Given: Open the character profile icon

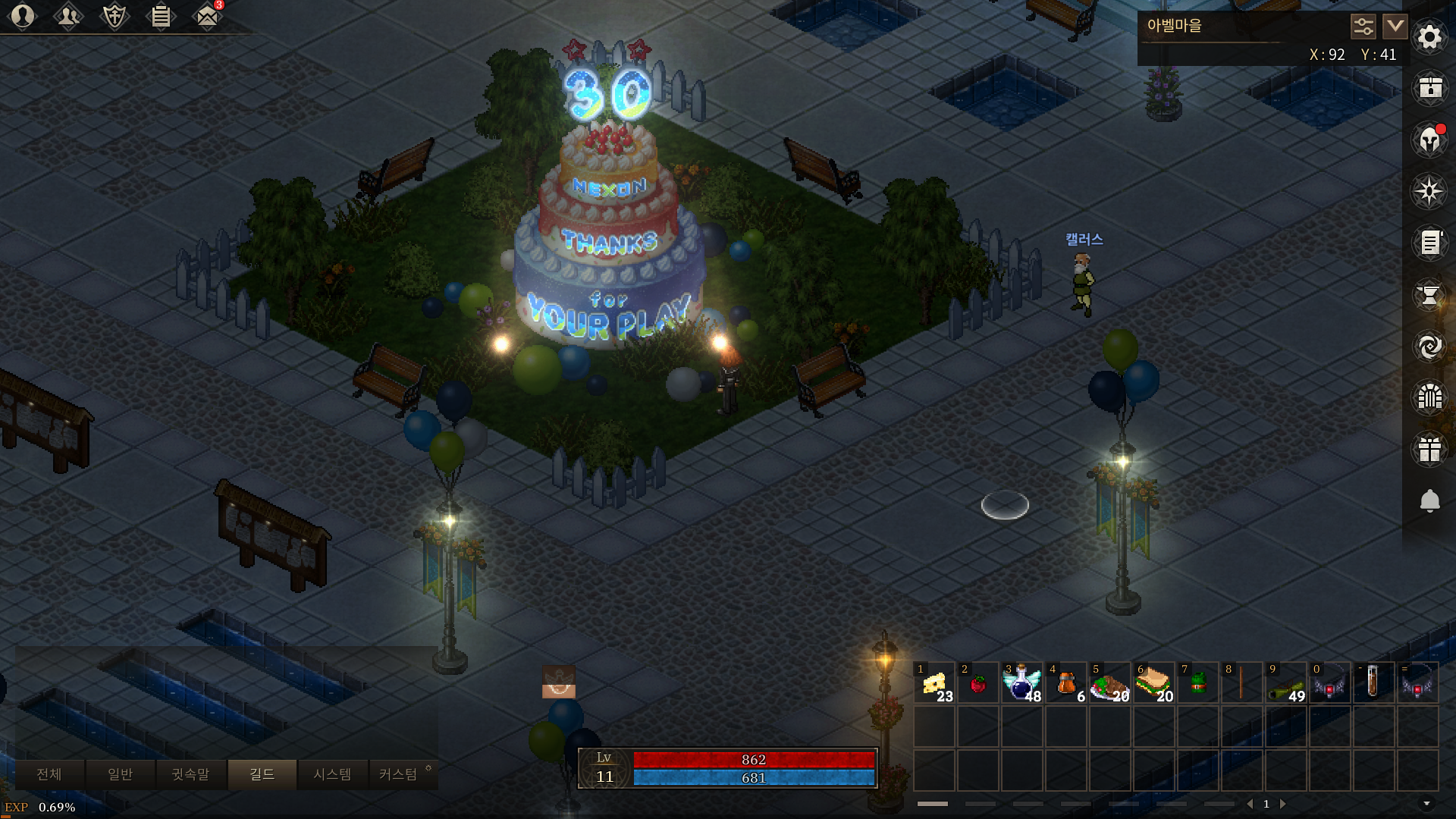Looking at the screenshot, I should click(23, 16).
